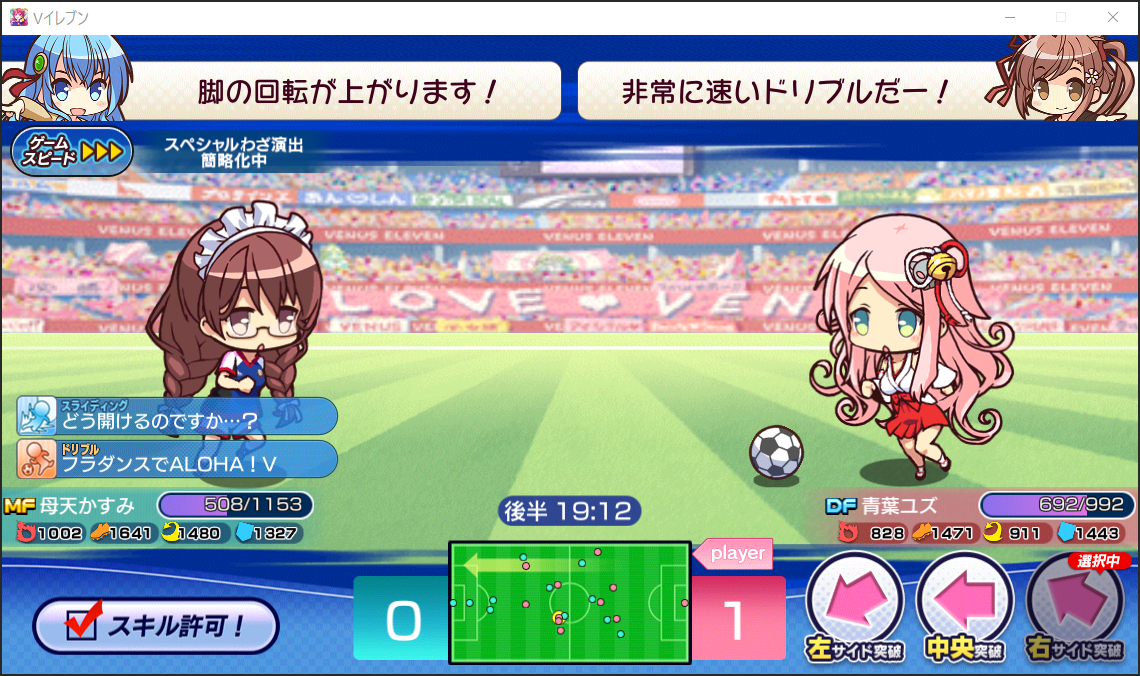Change the game speed setting
Screen dimensions: 1140x676
click(72, 152)
